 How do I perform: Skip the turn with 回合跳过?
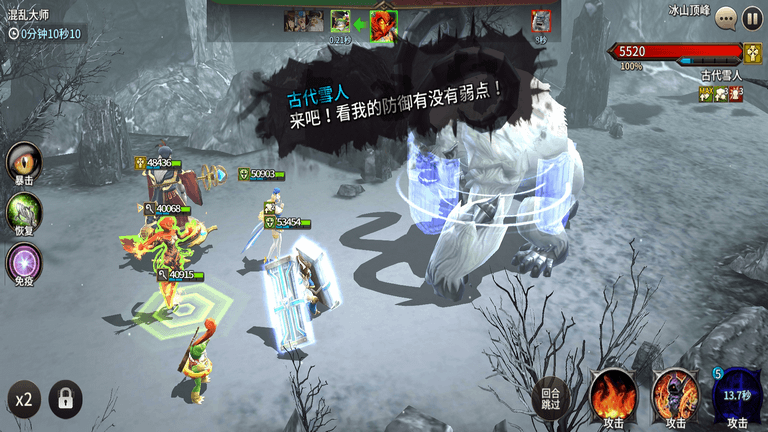coord(550,396)
